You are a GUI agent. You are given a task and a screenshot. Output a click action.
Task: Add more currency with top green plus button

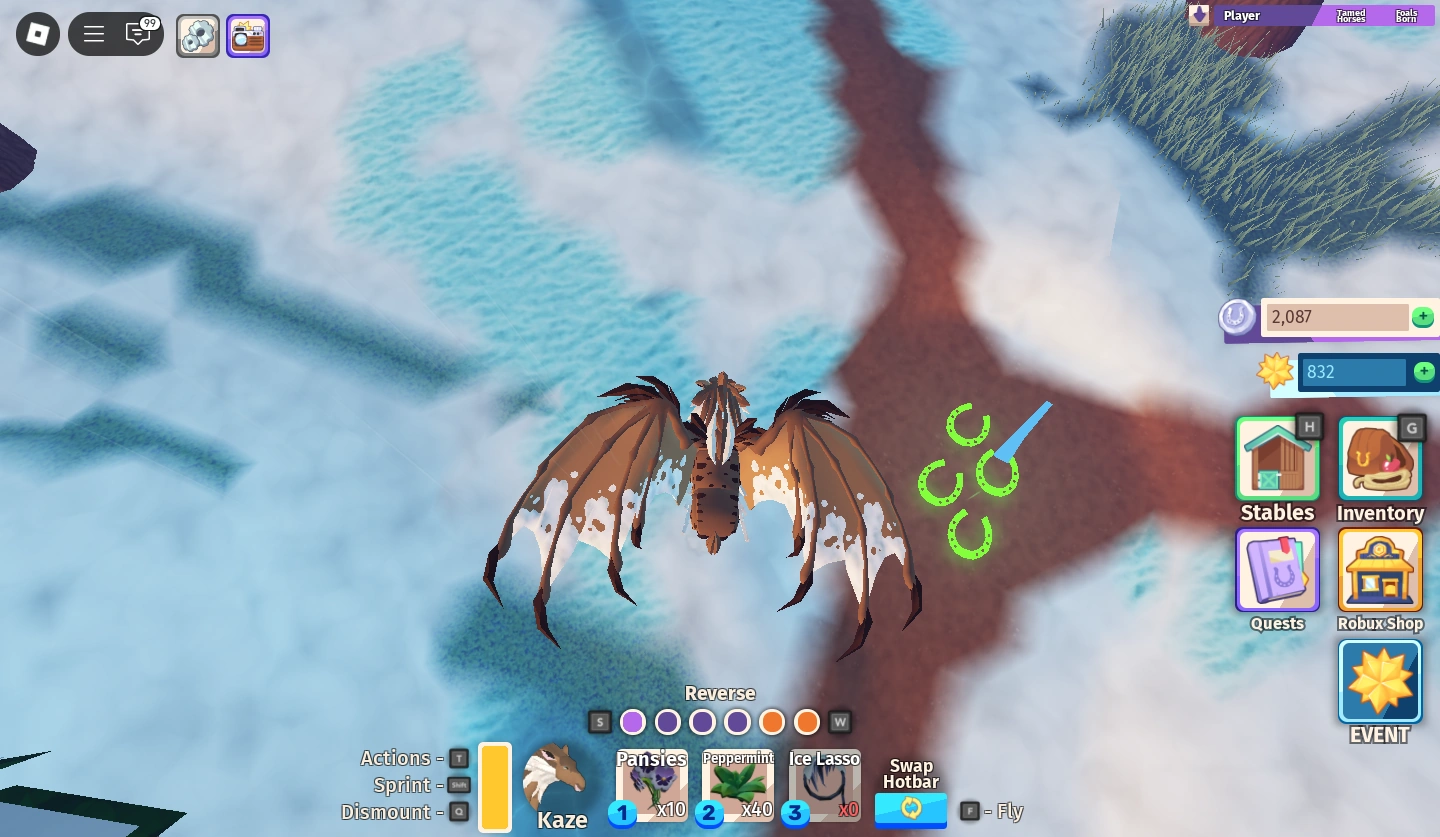pos(1423,317)
